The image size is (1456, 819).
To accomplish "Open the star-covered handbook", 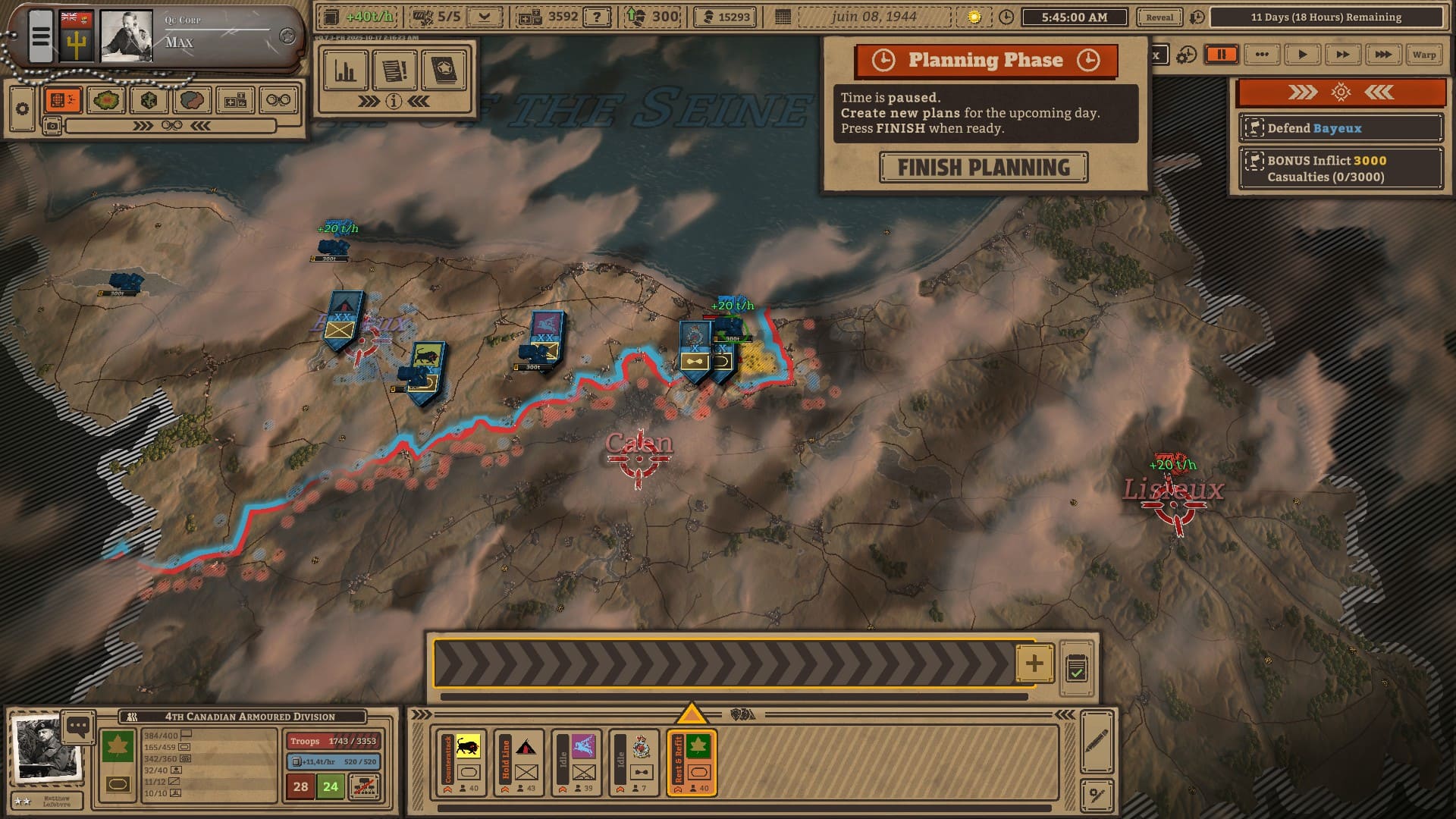I will click(x=444, y=71).
